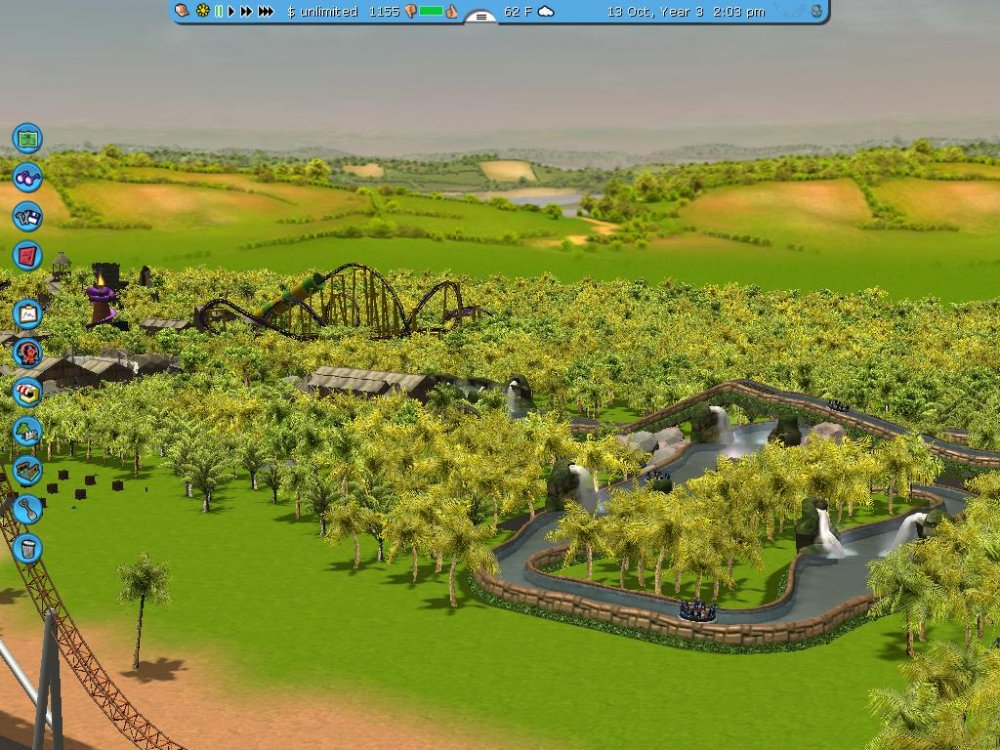Screen dimensions: 1000x750
Task: Open the park management clipboard
Action: pyautogui.click(x=27, y=314)
